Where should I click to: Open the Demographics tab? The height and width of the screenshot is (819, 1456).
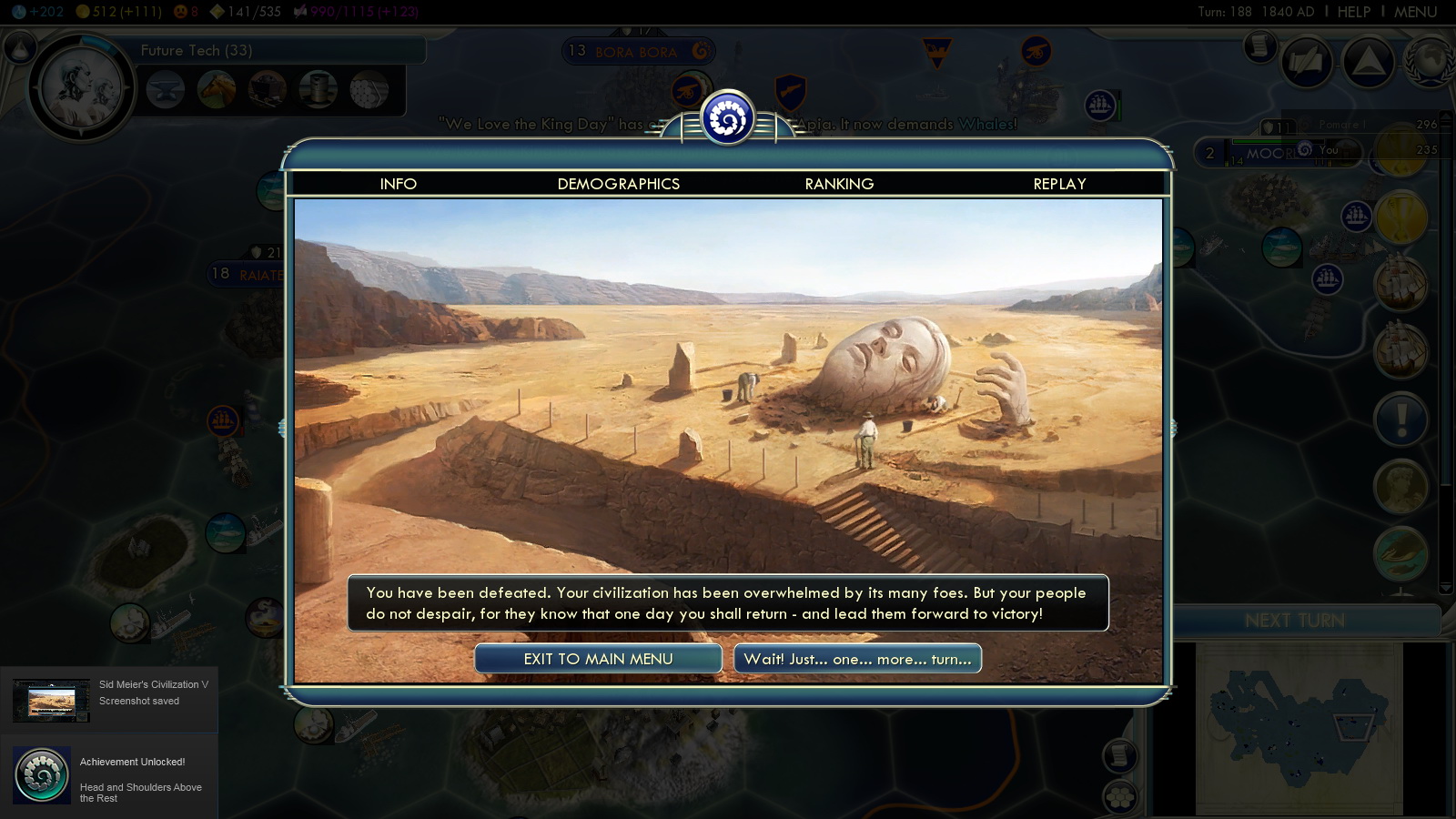(x=618, y=184)
